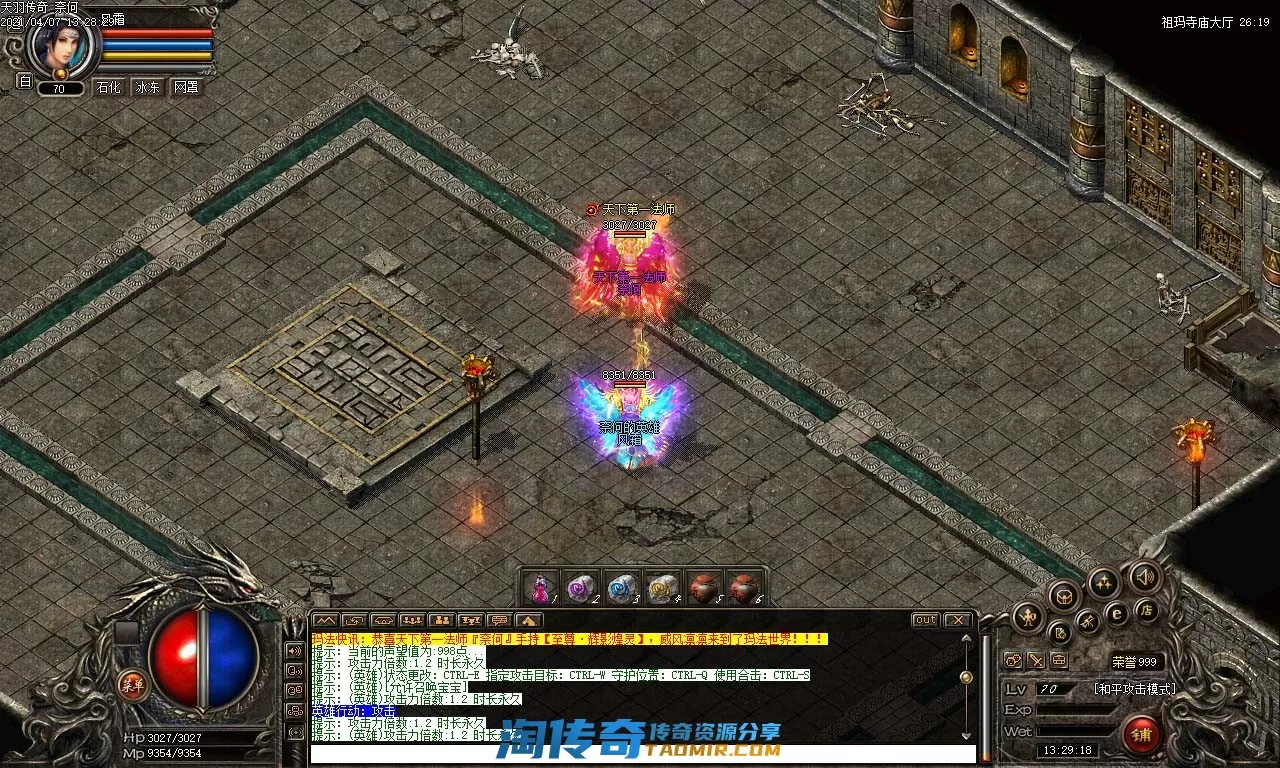This screenshot has height=768, width=1280.
Task: Open the red 铺 stall button
Action: [x=1140, y=734]
